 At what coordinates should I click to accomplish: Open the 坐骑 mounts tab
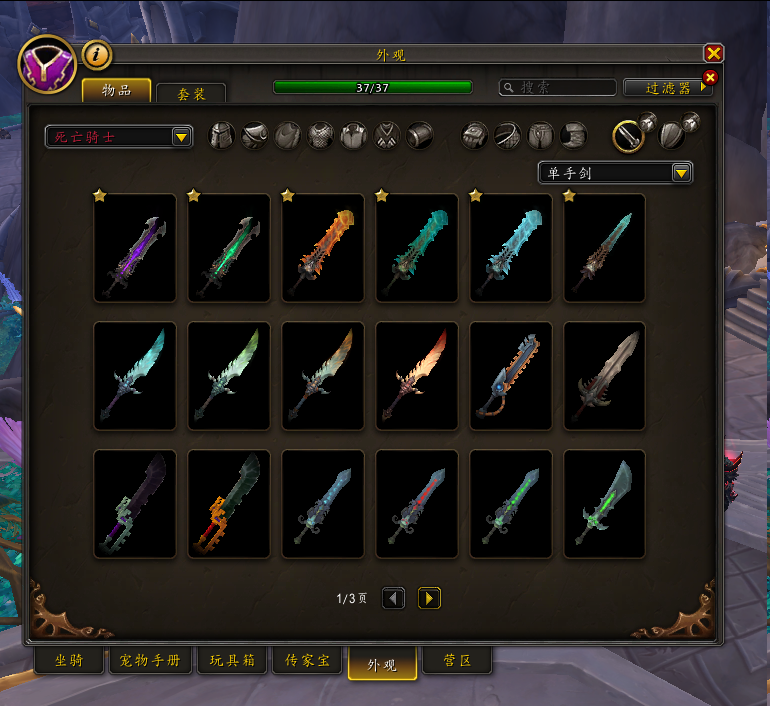(x=69, y=661)
